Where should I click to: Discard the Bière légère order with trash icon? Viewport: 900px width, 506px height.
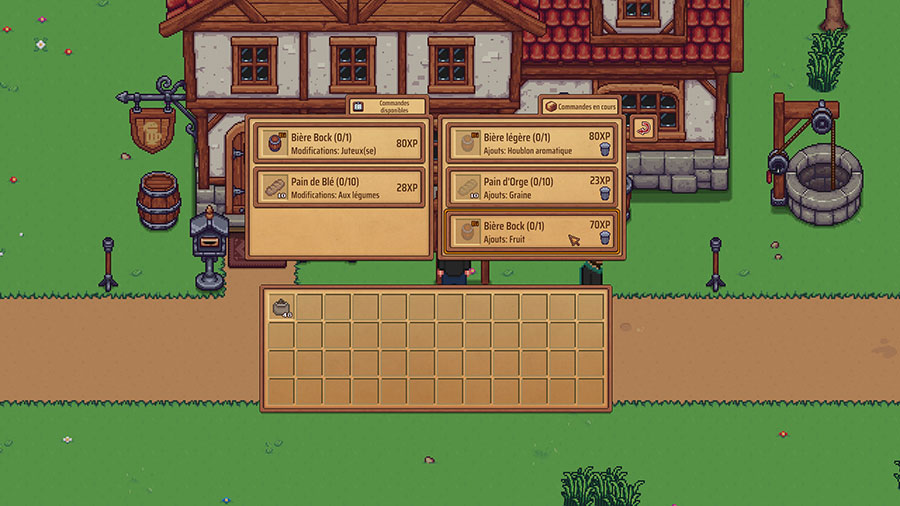click(x=604, y=150)
